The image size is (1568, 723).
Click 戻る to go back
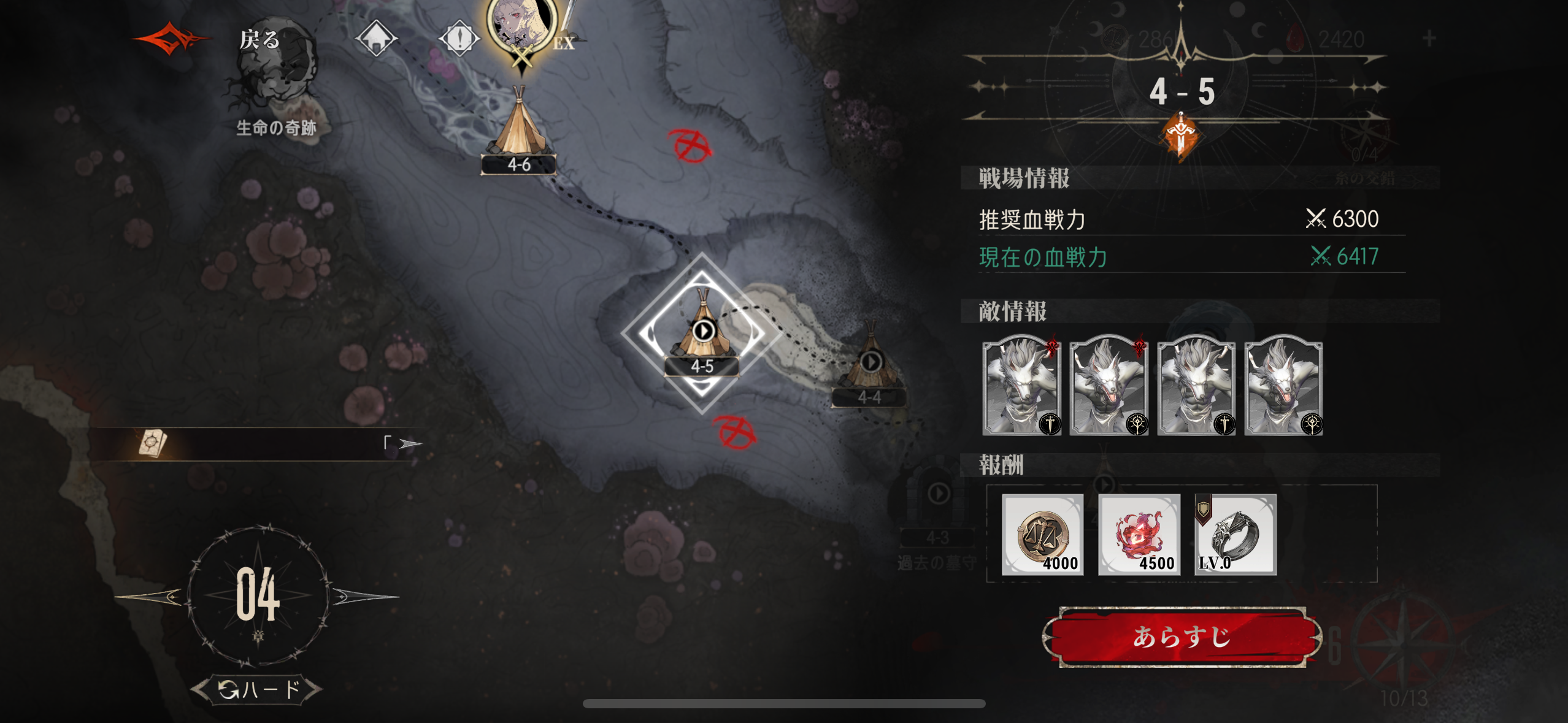(259, 40)
